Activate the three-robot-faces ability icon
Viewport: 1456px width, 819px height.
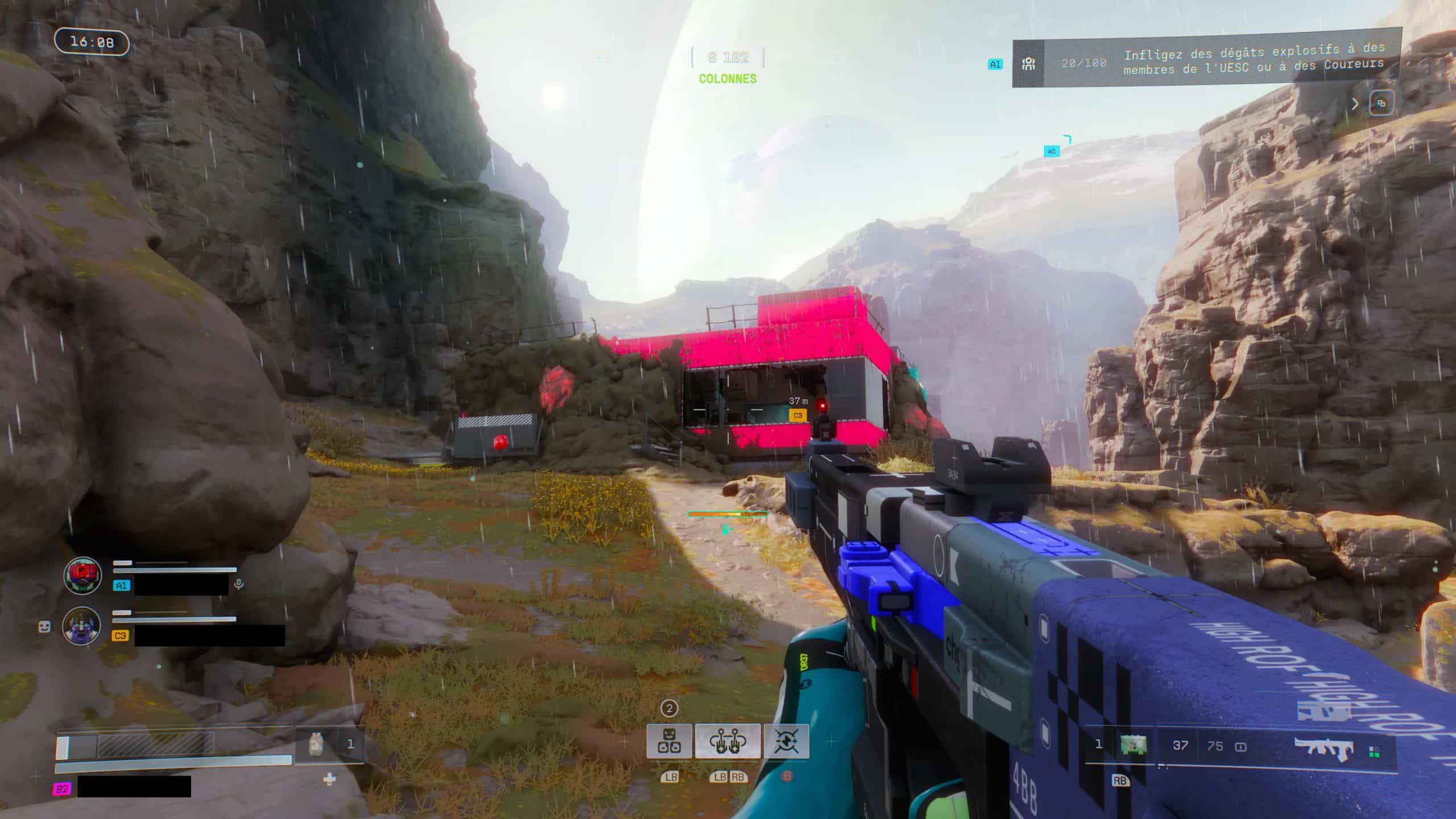[669, 741]
